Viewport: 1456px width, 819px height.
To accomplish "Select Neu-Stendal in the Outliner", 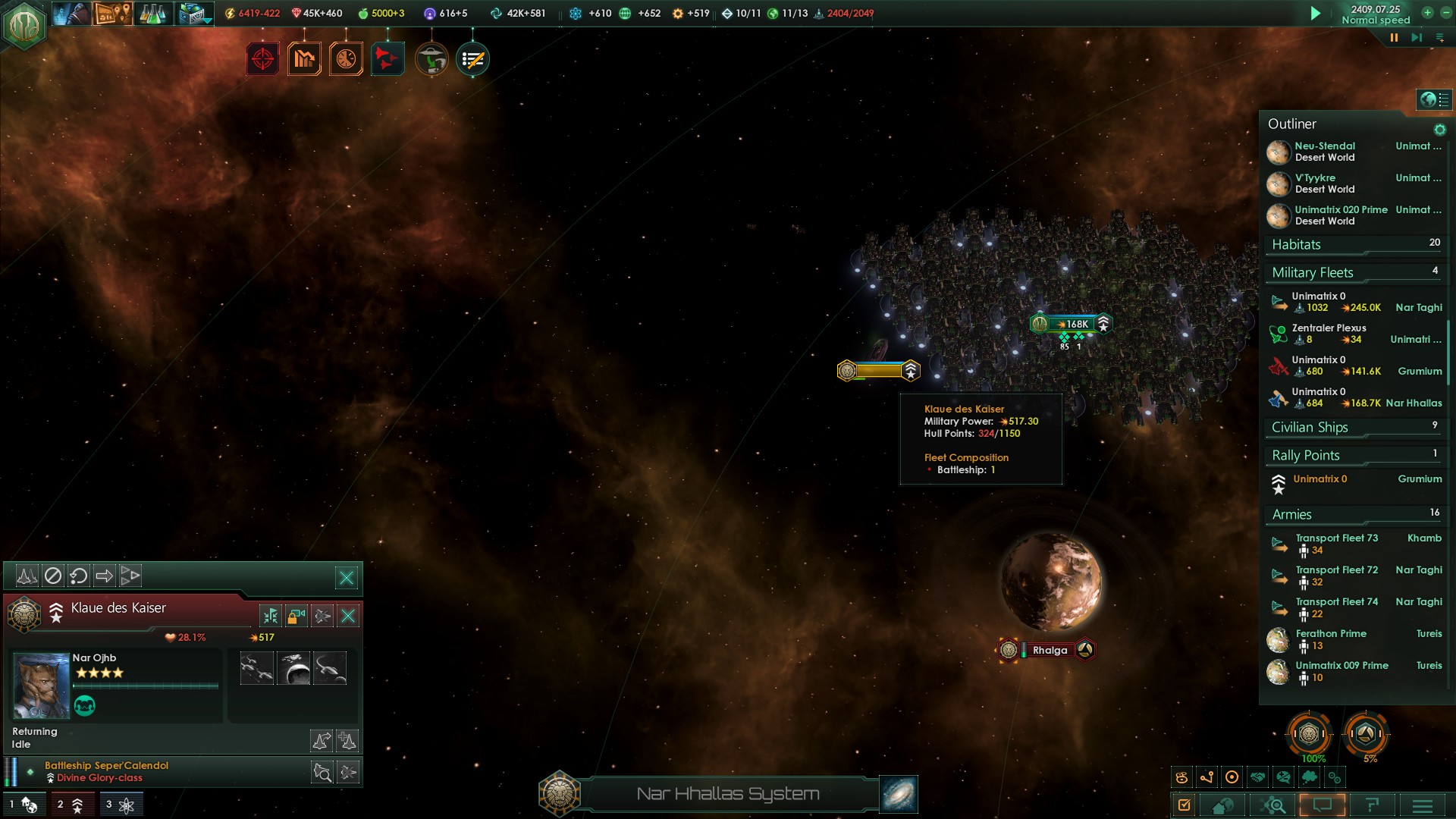I will 1324,152.
